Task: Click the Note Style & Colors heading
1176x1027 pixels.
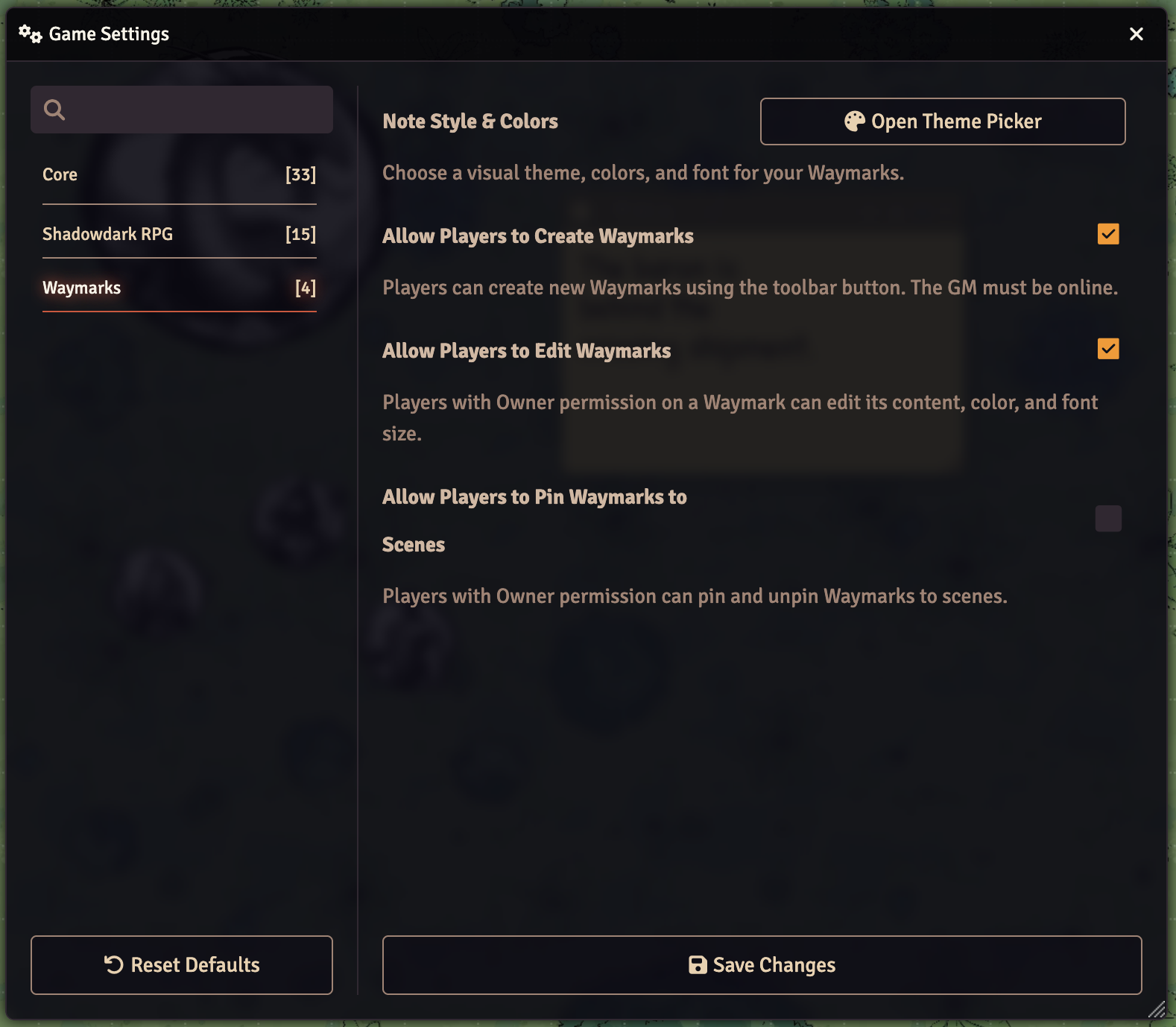Action: coord(470,121)
